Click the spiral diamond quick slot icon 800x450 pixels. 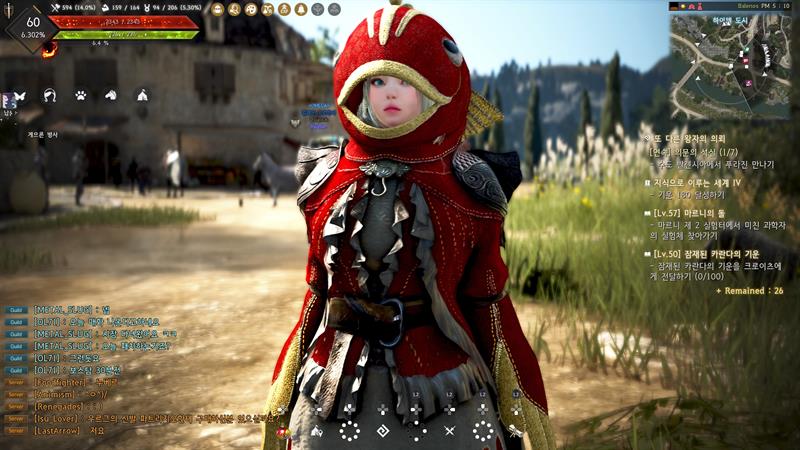click(x=382, y=432)
